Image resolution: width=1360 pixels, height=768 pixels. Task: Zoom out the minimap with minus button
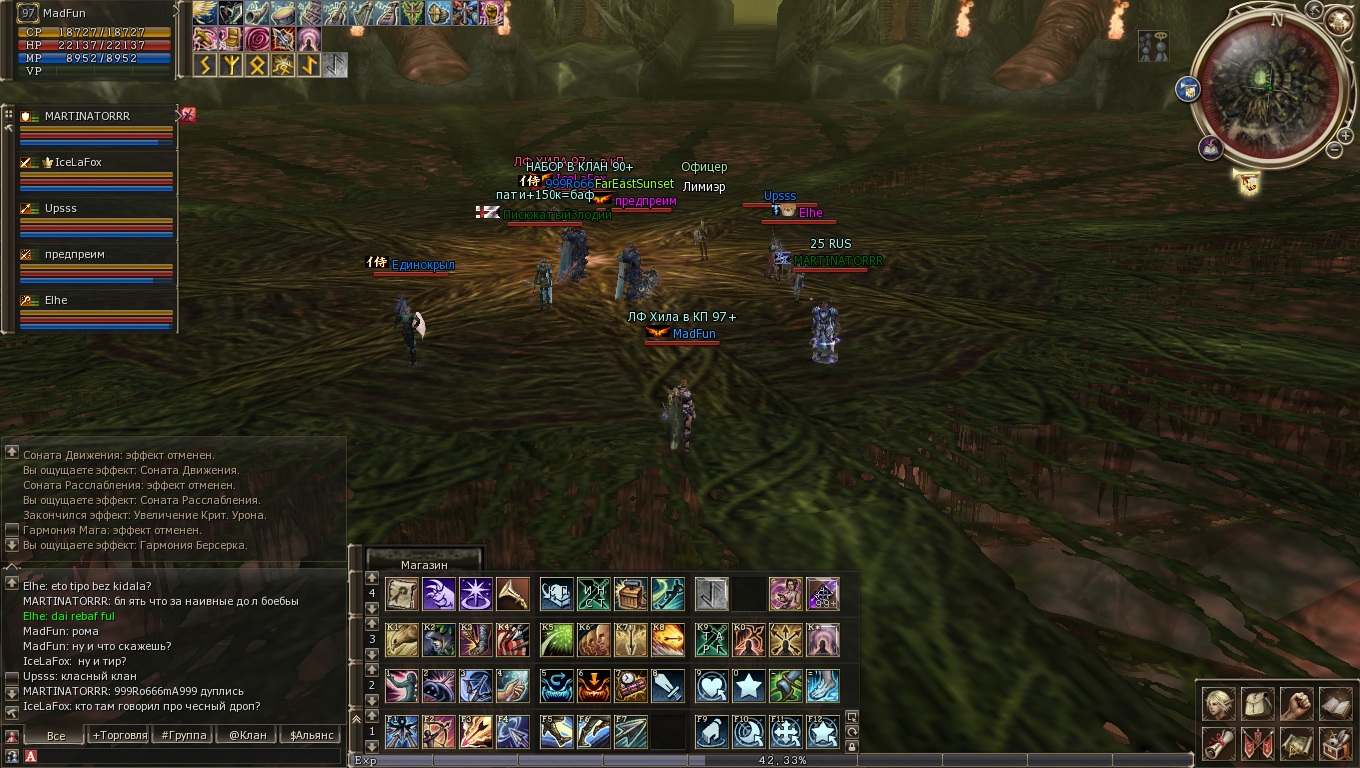coord(1334,150)
